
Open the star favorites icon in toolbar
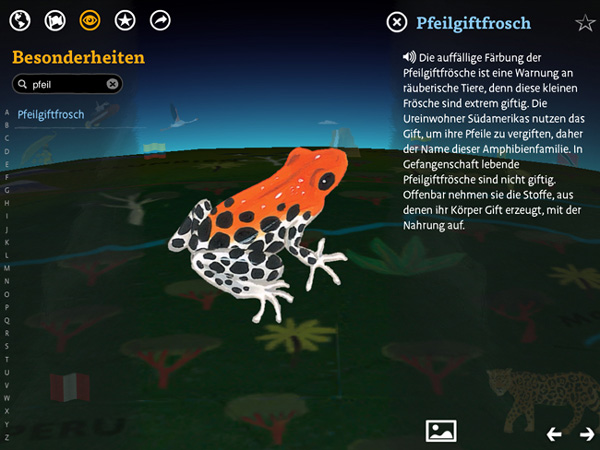tap(125, 20)
